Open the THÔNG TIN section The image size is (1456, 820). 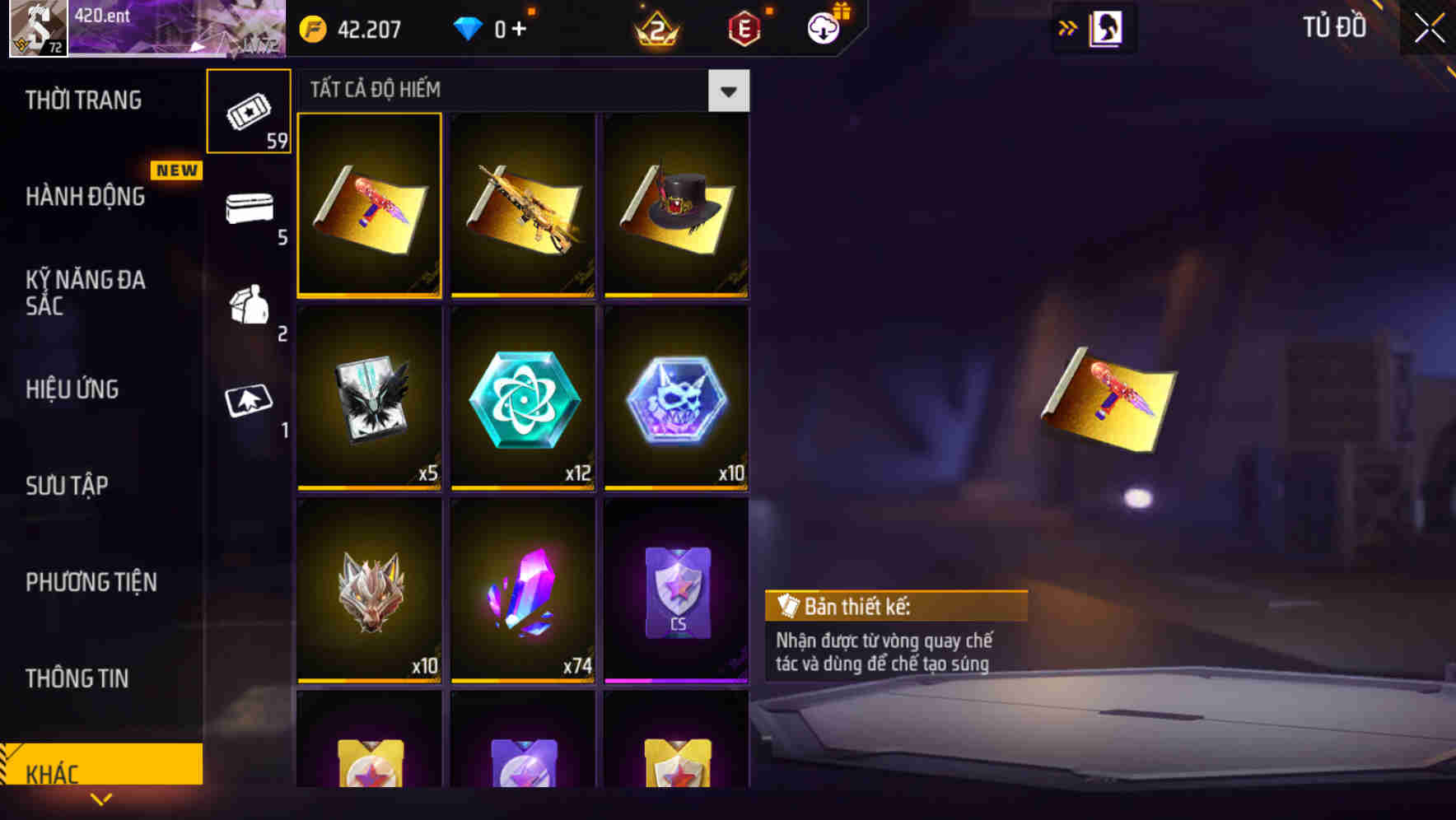76,678
